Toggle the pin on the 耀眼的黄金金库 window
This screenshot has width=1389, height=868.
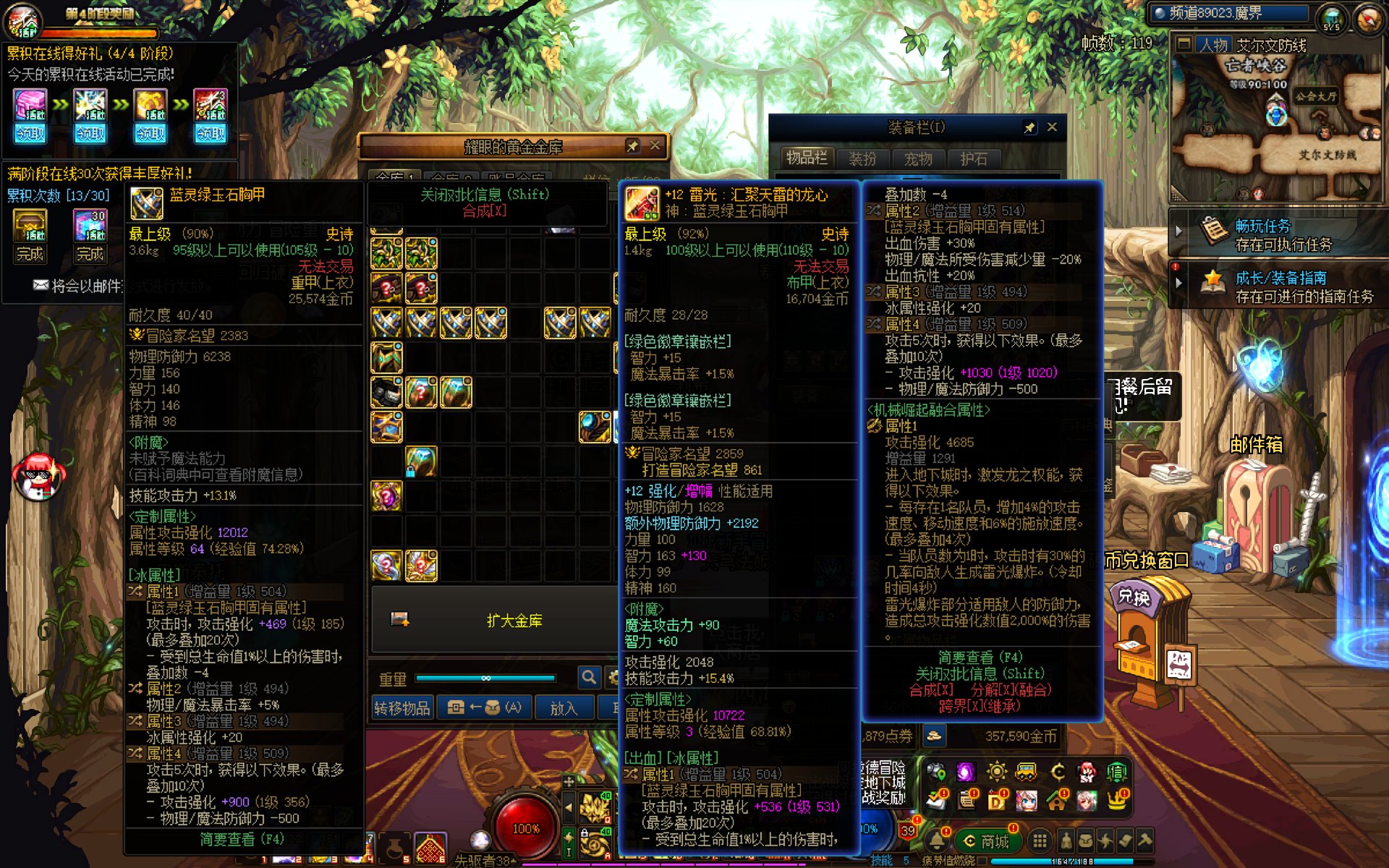coord(632,145)
